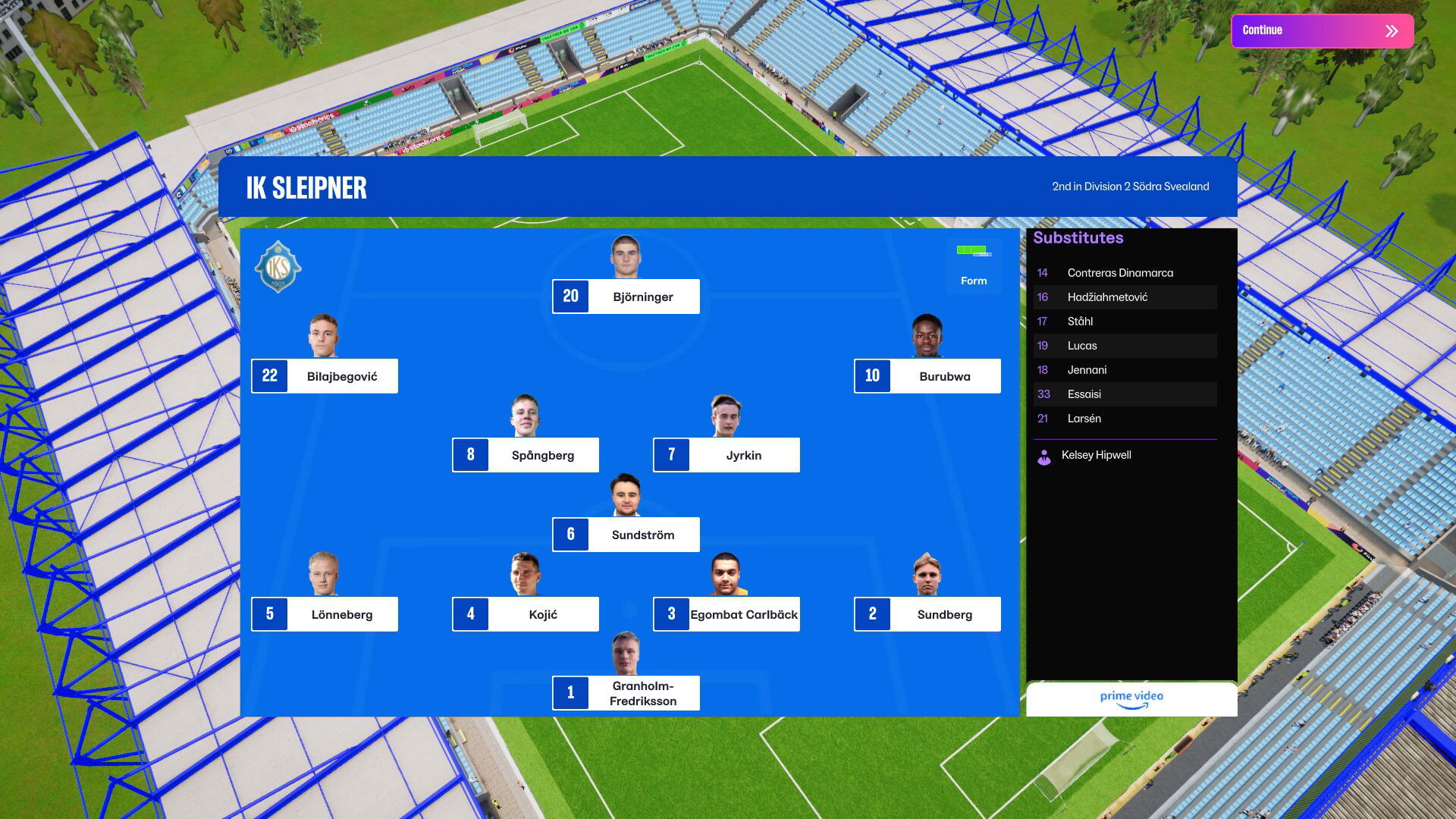Select substitute Larsén row

point(1125,419)
